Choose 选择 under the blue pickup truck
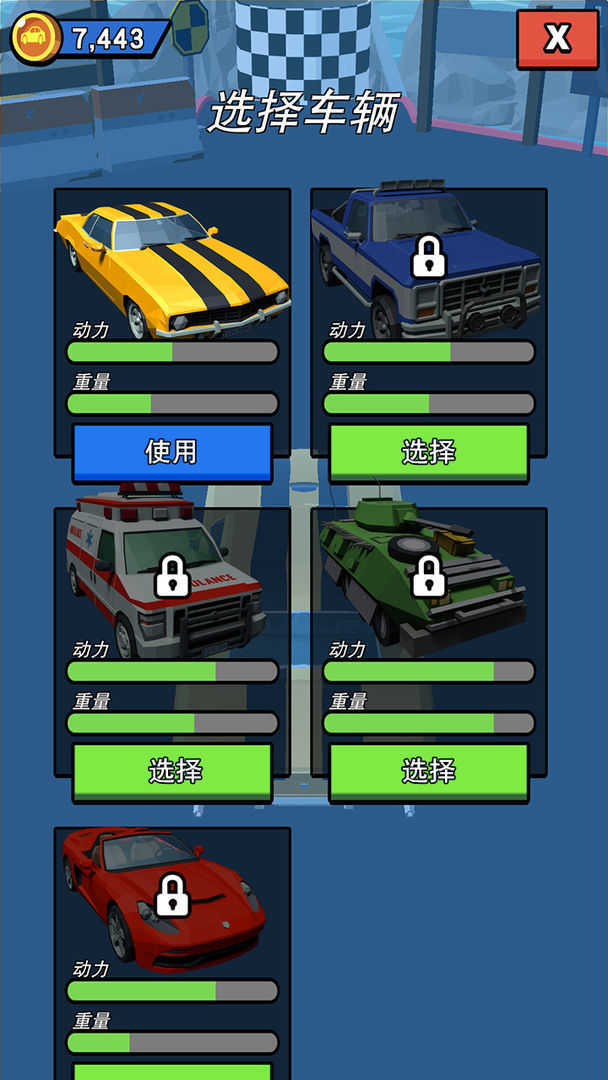The width and height of the screenshot is (608, 1080). (x=429, y=452)
